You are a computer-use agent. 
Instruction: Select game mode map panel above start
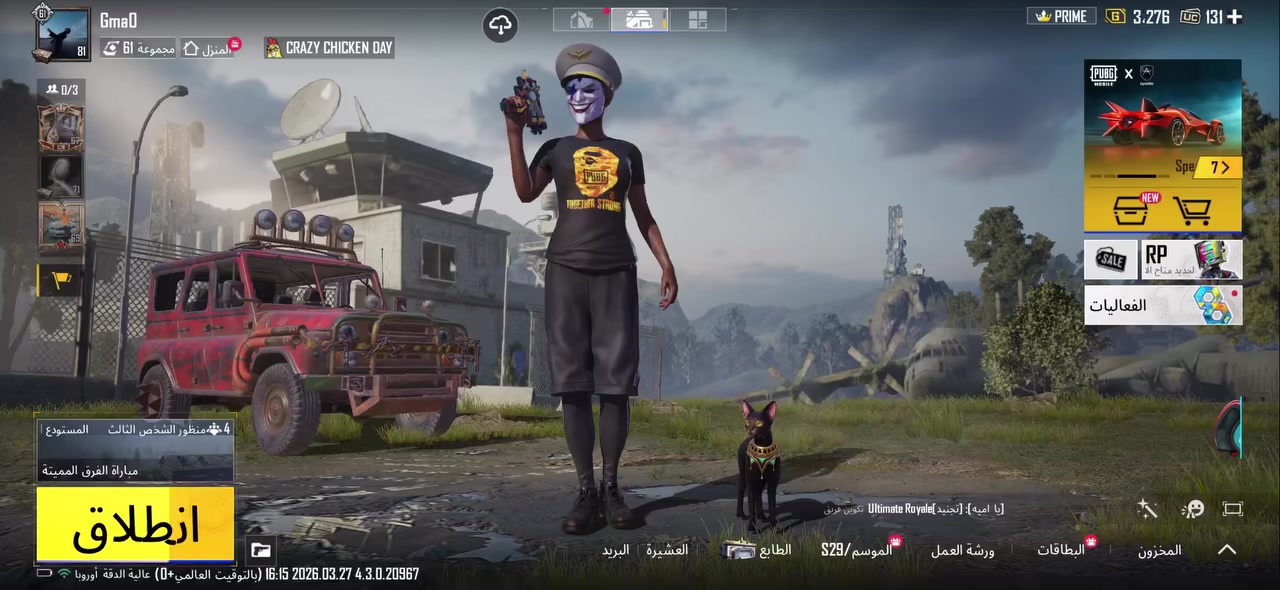(x=135, y=450)
